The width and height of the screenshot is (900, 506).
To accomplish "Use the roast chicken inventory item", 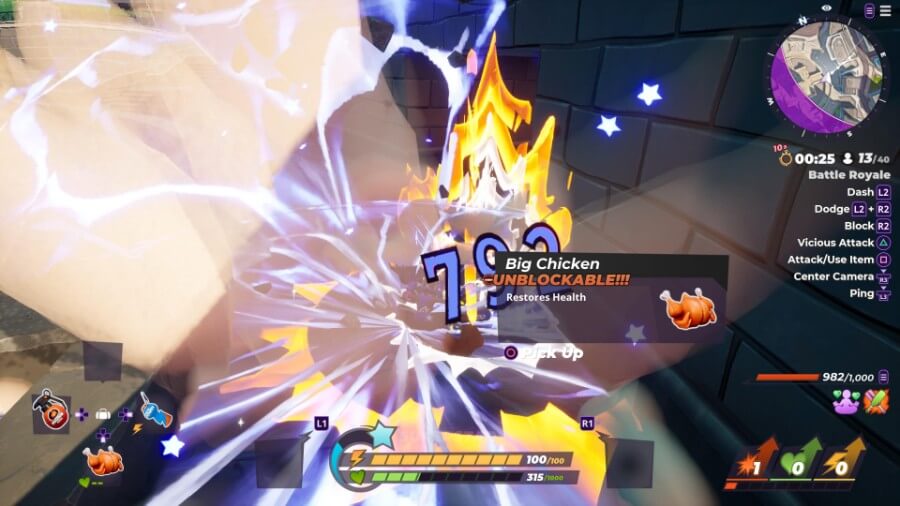I will [103, 461].
